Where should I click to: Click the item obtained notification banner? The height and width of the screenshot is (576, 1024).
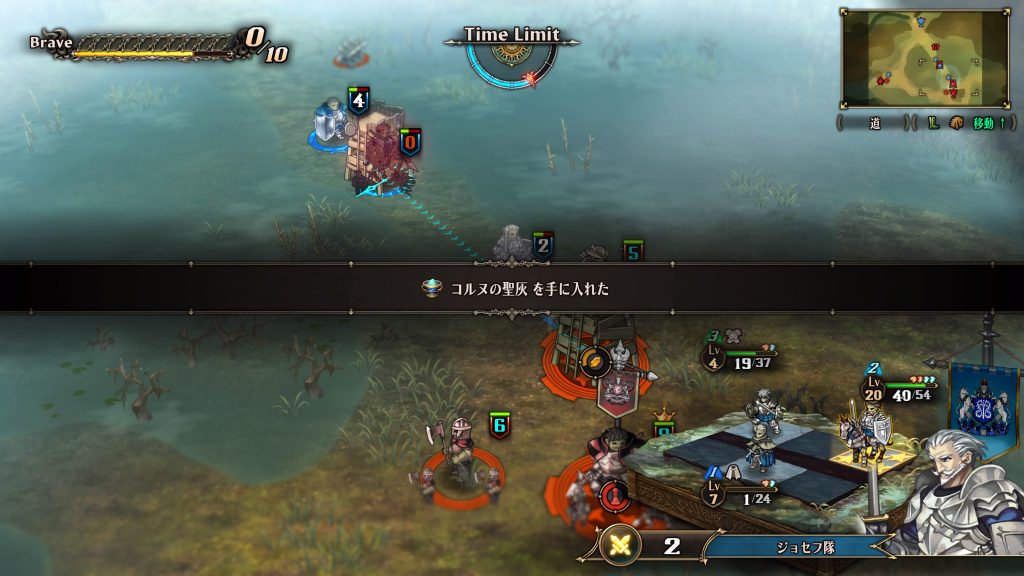pos(512,288)
